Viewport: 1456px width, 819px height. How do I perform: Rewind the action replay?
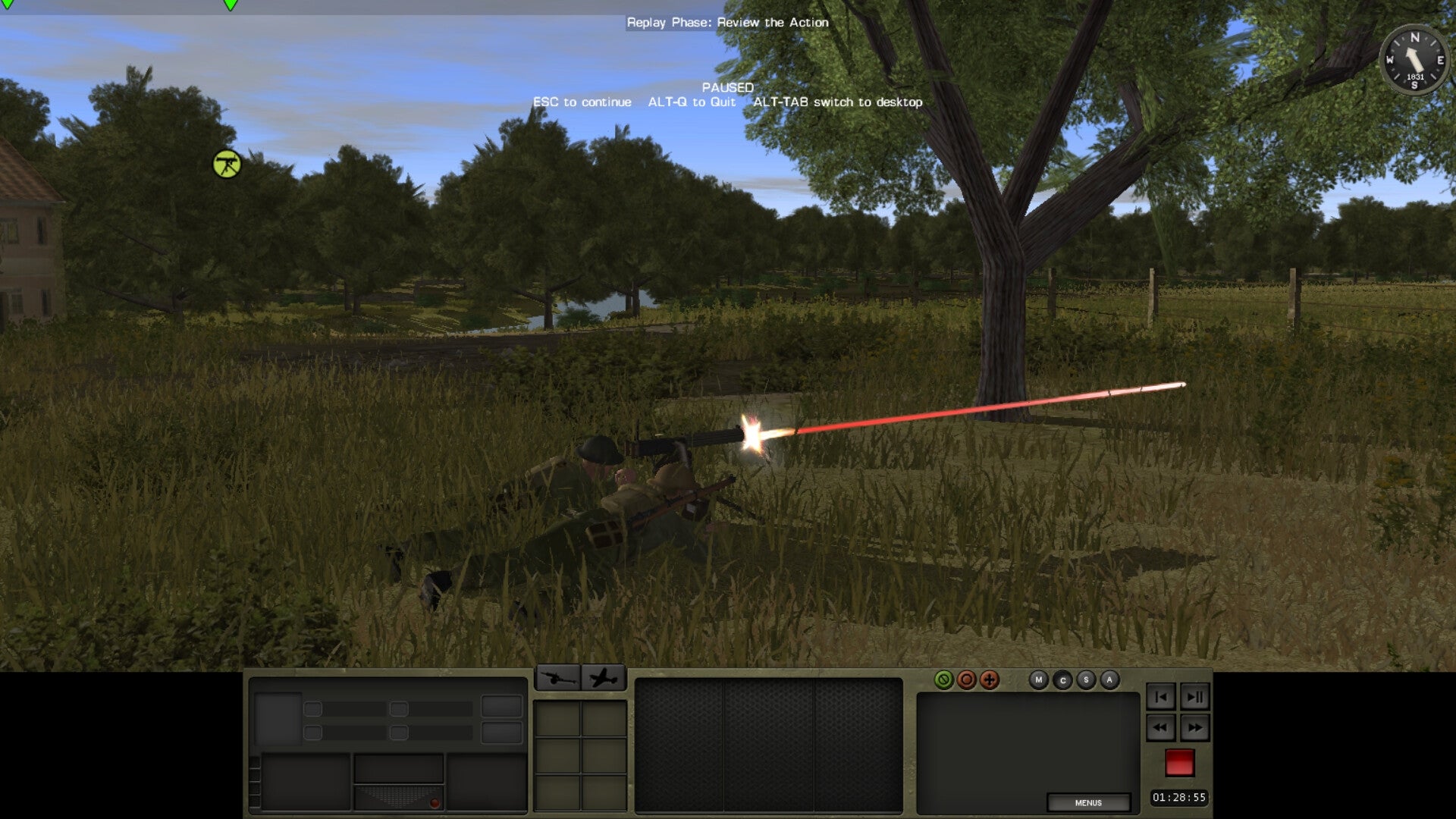tap(1160, 727)
